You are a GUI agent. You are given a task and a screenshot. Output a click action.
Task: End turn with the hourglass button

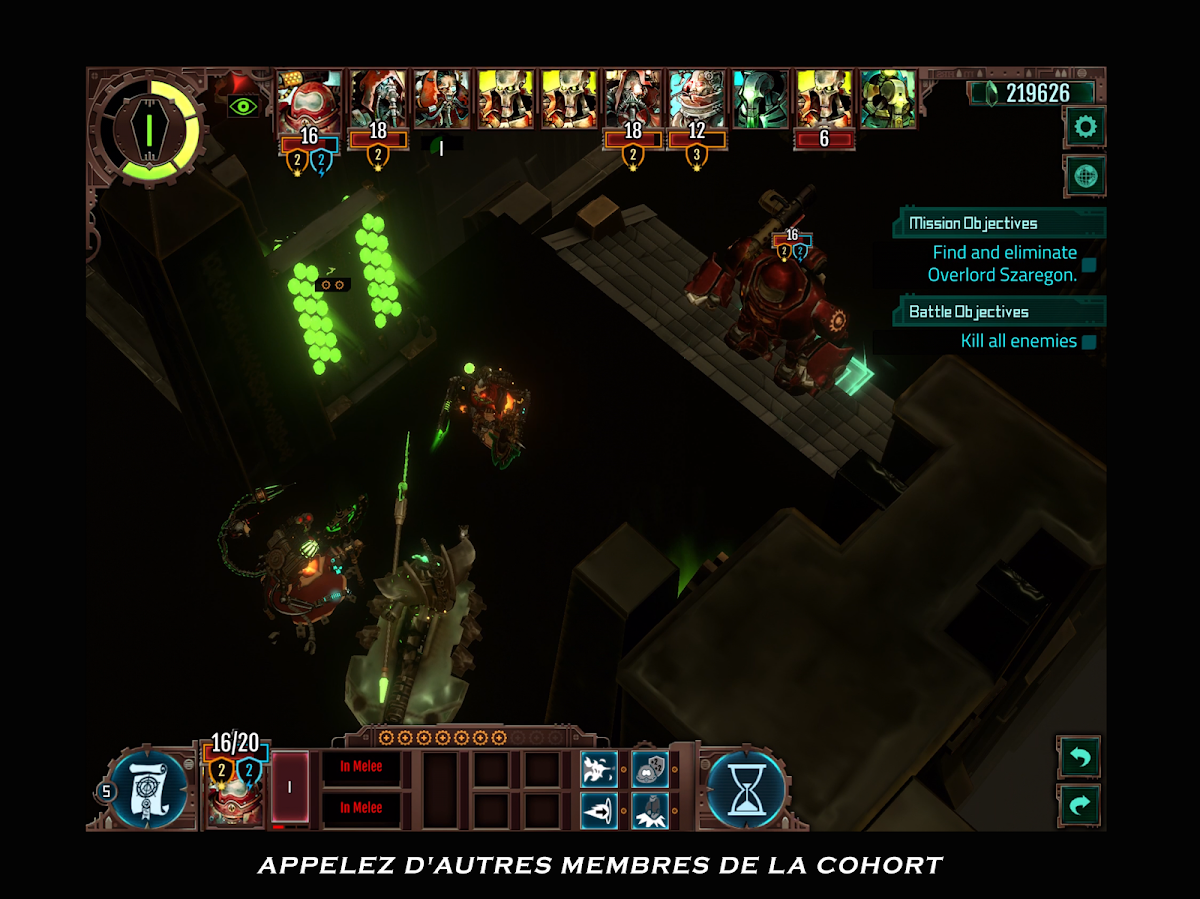click(x=746, y=790)
